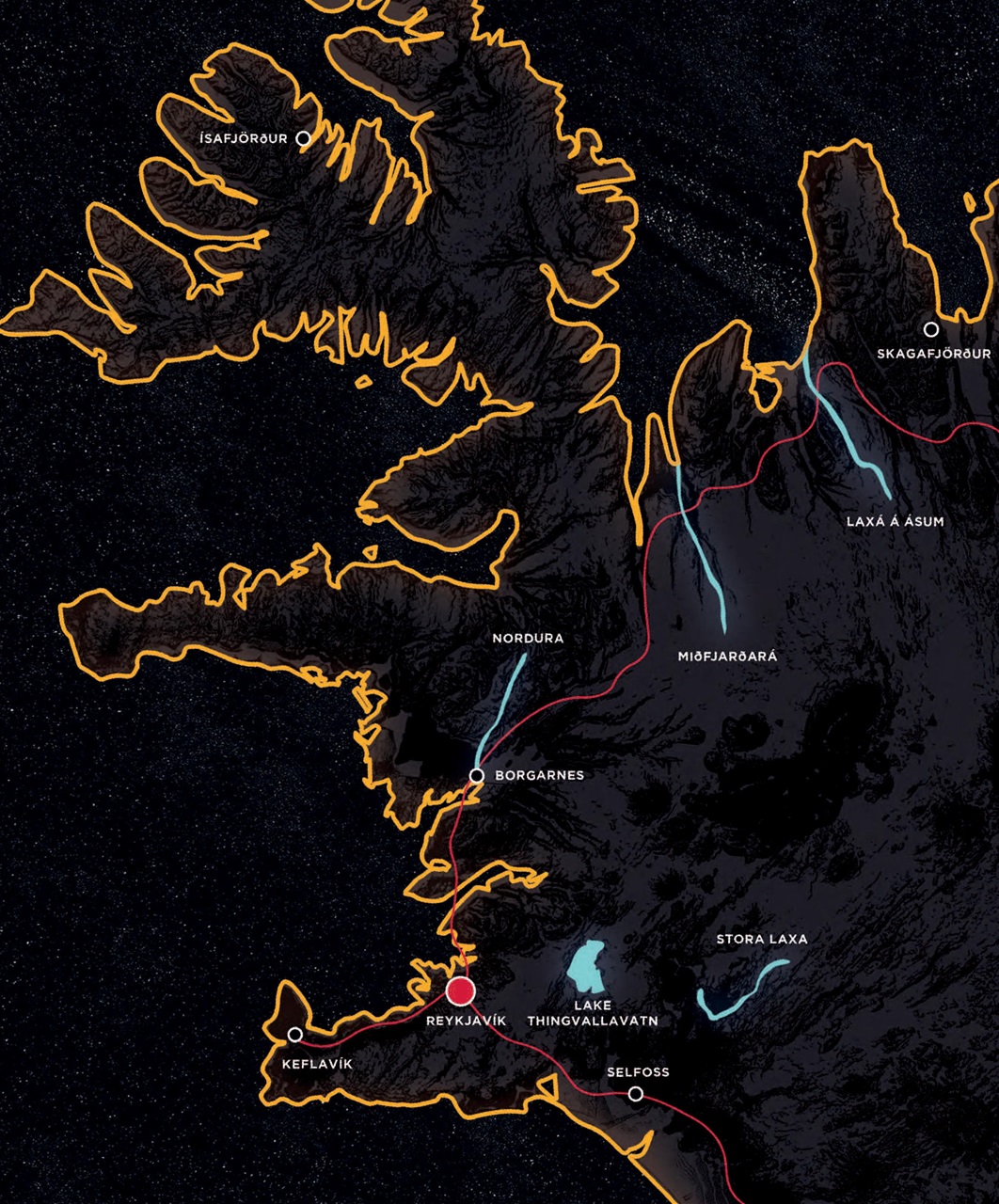The height and width of the screenshot is (1204, 999).
Task: Choose the Selfoss town marker
Action: tap(636, 1094)
